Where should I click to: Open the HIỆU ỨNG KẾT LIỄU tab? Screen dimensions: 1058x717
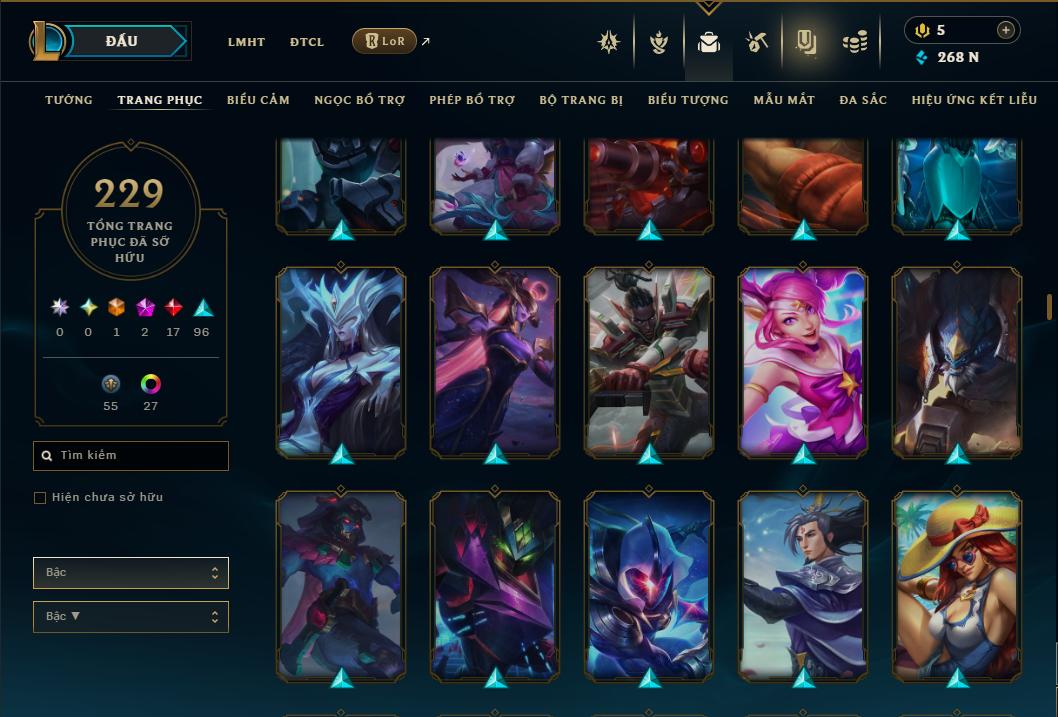(x=975, y=100)
